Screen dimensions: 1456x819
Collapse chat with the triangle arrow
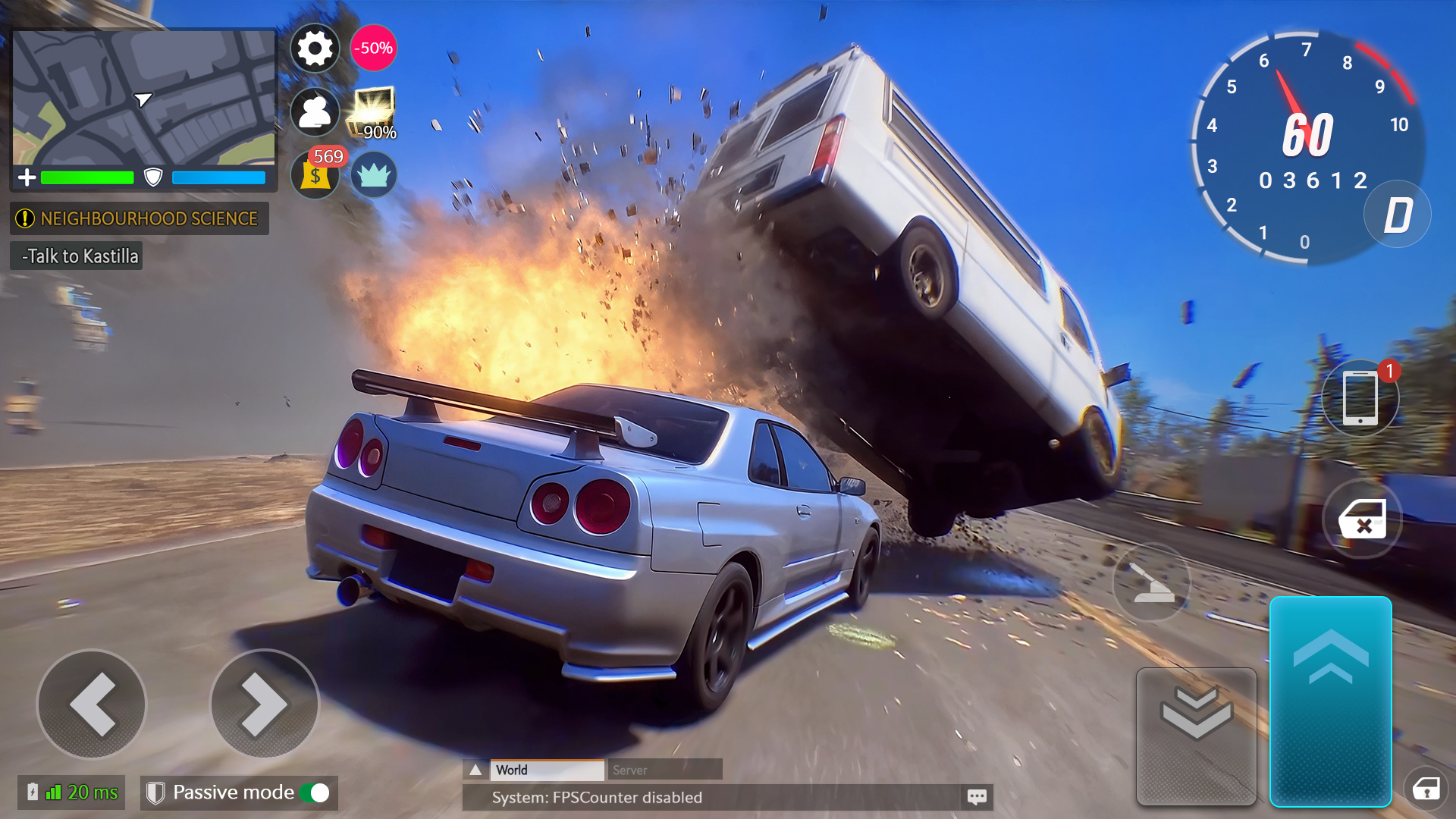coord(475,770)
